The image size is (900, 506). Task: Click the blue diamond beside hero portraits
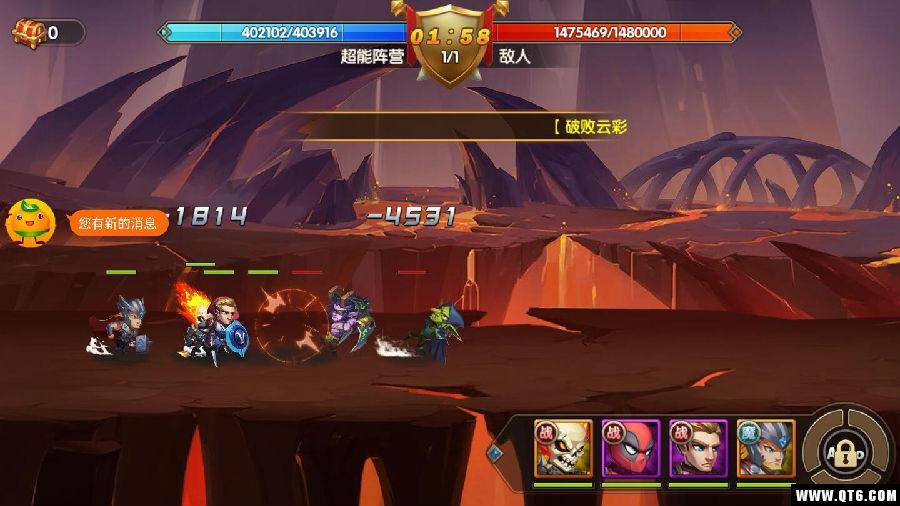tap(494, 452)
